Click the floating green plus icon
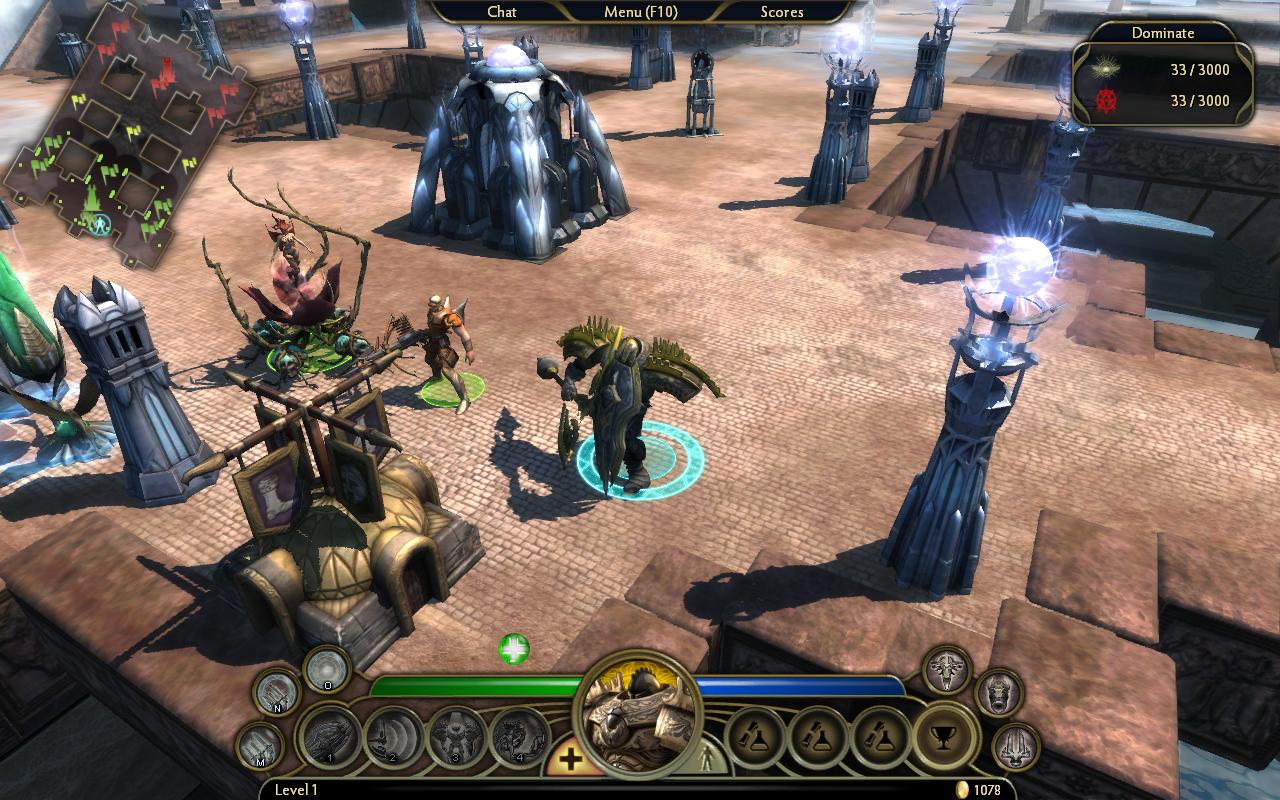This screenshot has width=1280, height=800. [x=514, y=649]
